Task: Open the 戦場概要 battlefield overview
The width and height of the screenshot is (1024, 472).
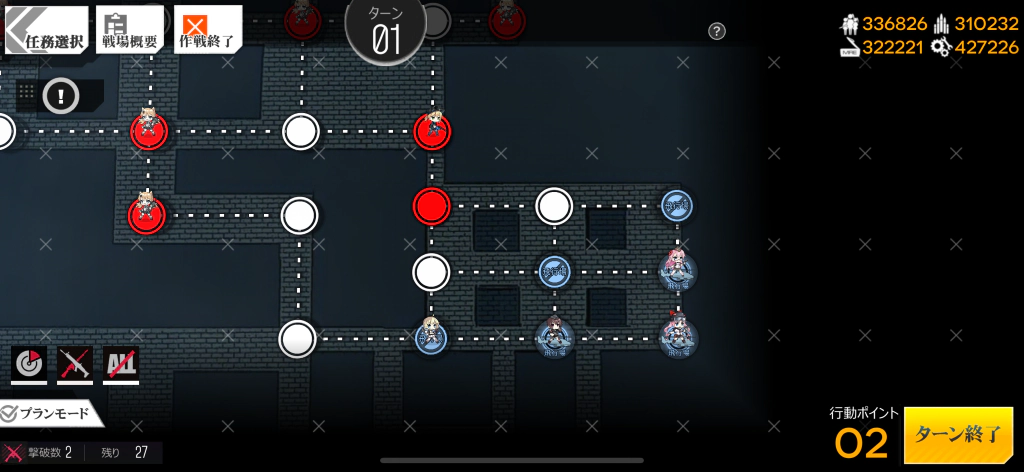Action: click(x=129, y=30)
